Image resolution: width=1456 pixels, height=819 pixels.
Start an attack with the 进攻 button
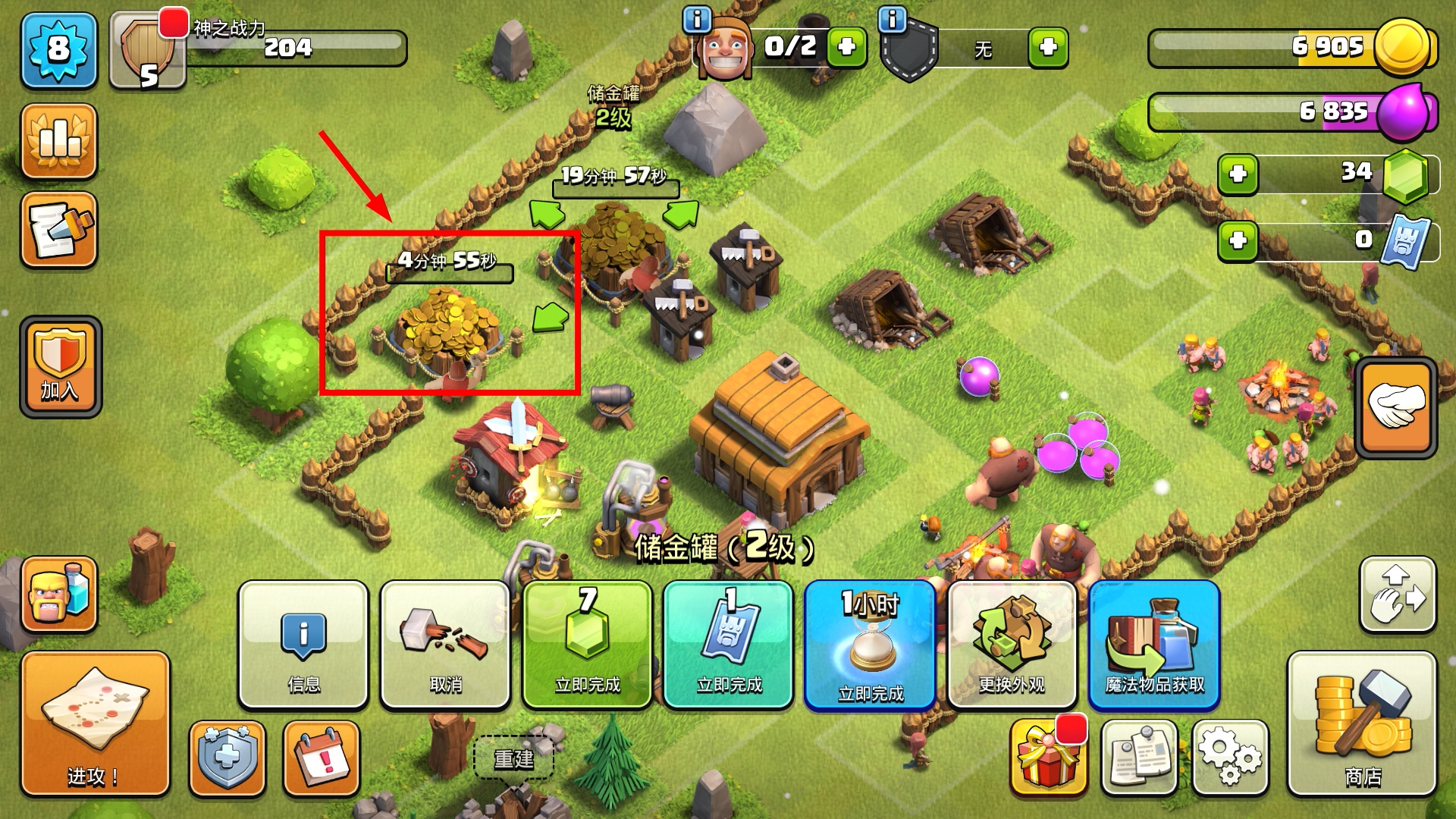pos(95,723)
